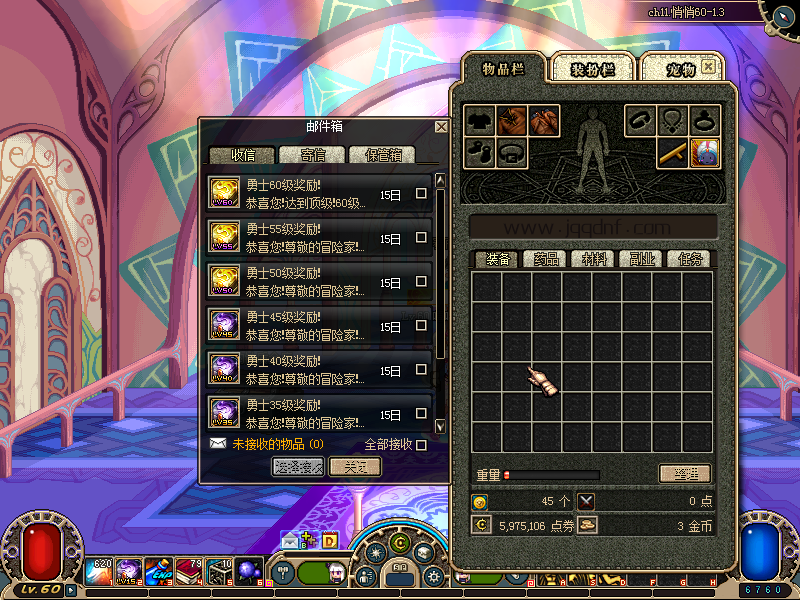Close the mailbox window

pyautogui.click(x=441, y=127)
